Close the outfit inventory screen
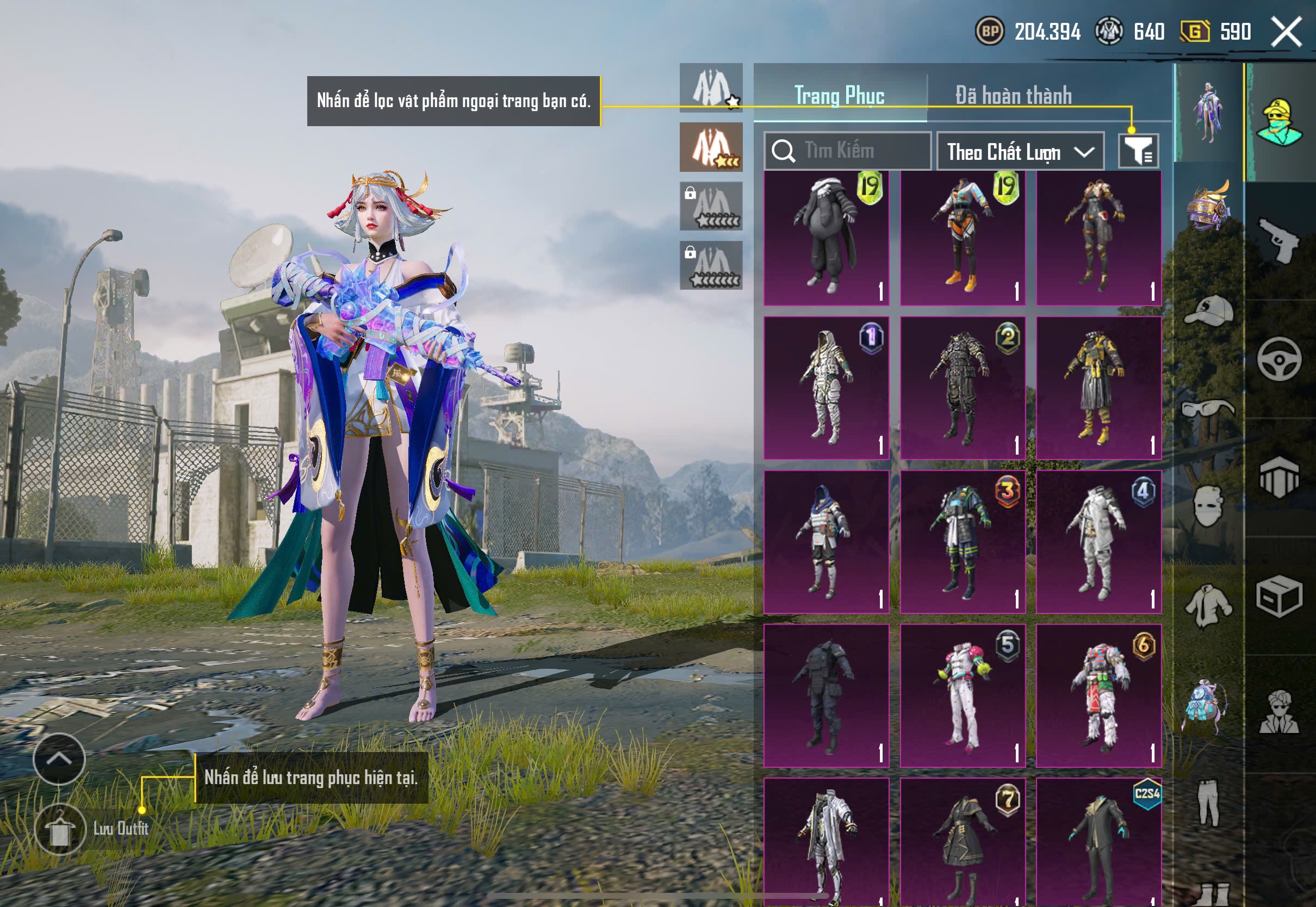 point(1287,32)
